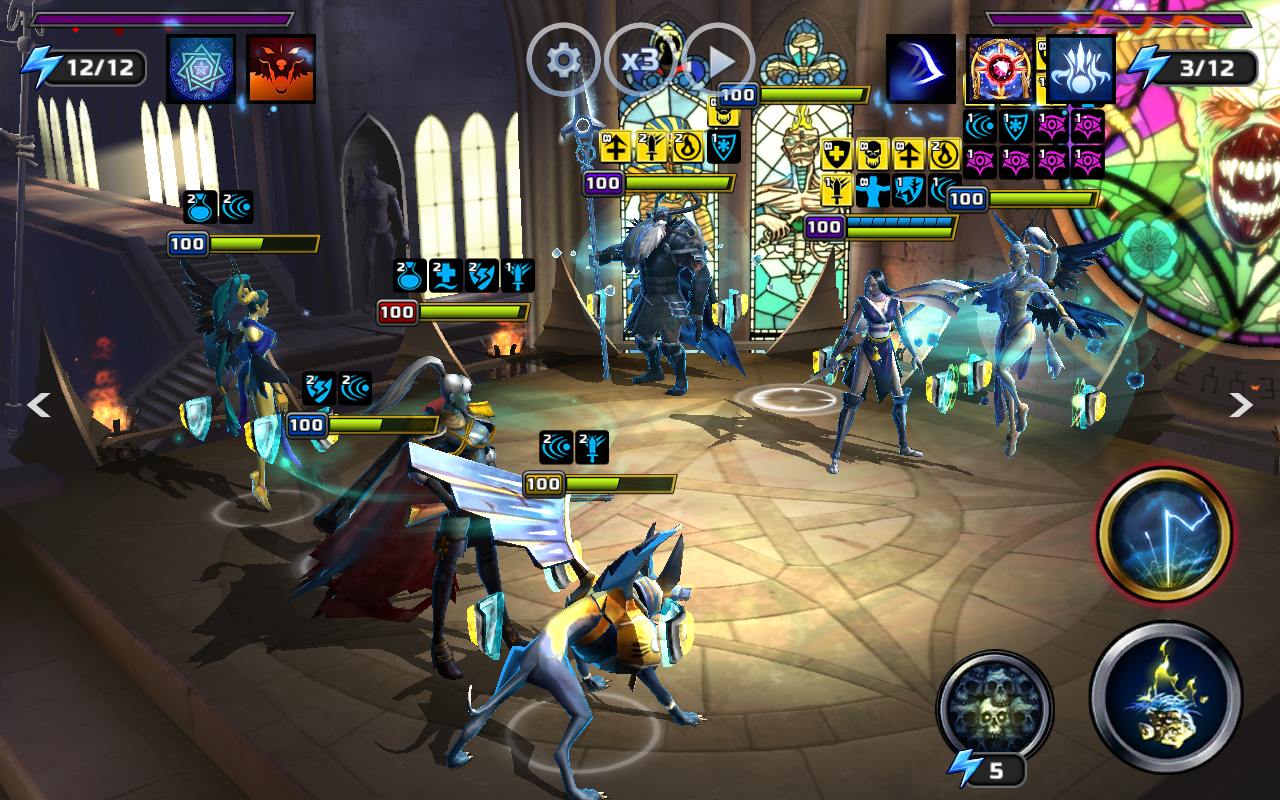The image size is (1280, 800).
Task: Click the left screen arrow
Action: (x=38, y=405)
